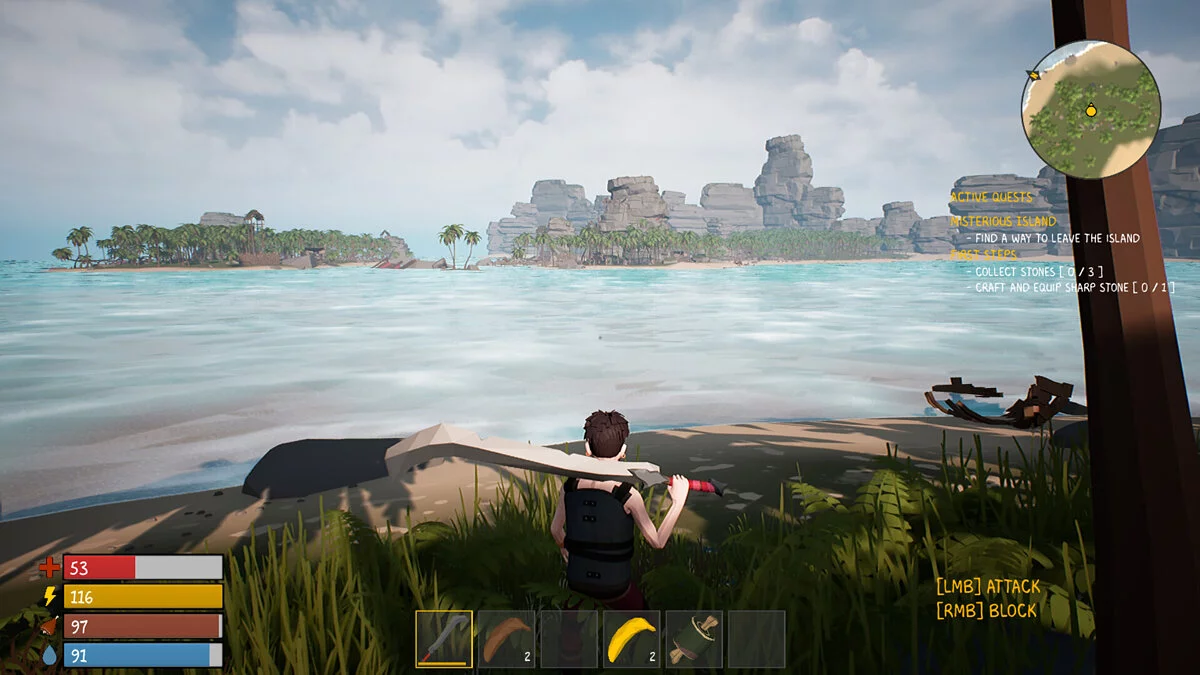Click the circular island minimap

pyautogui.click(x=1090, y=110)
